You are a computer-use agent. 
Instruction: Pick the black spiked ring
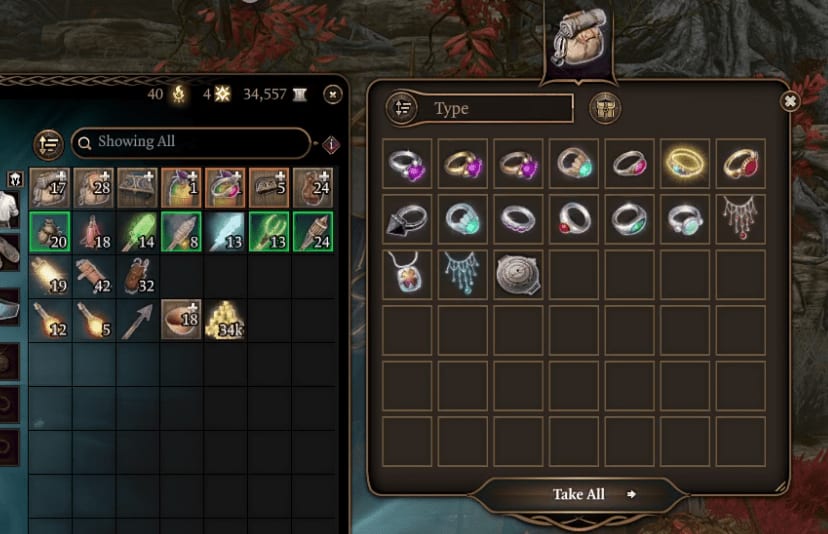[x=408, y=218]
